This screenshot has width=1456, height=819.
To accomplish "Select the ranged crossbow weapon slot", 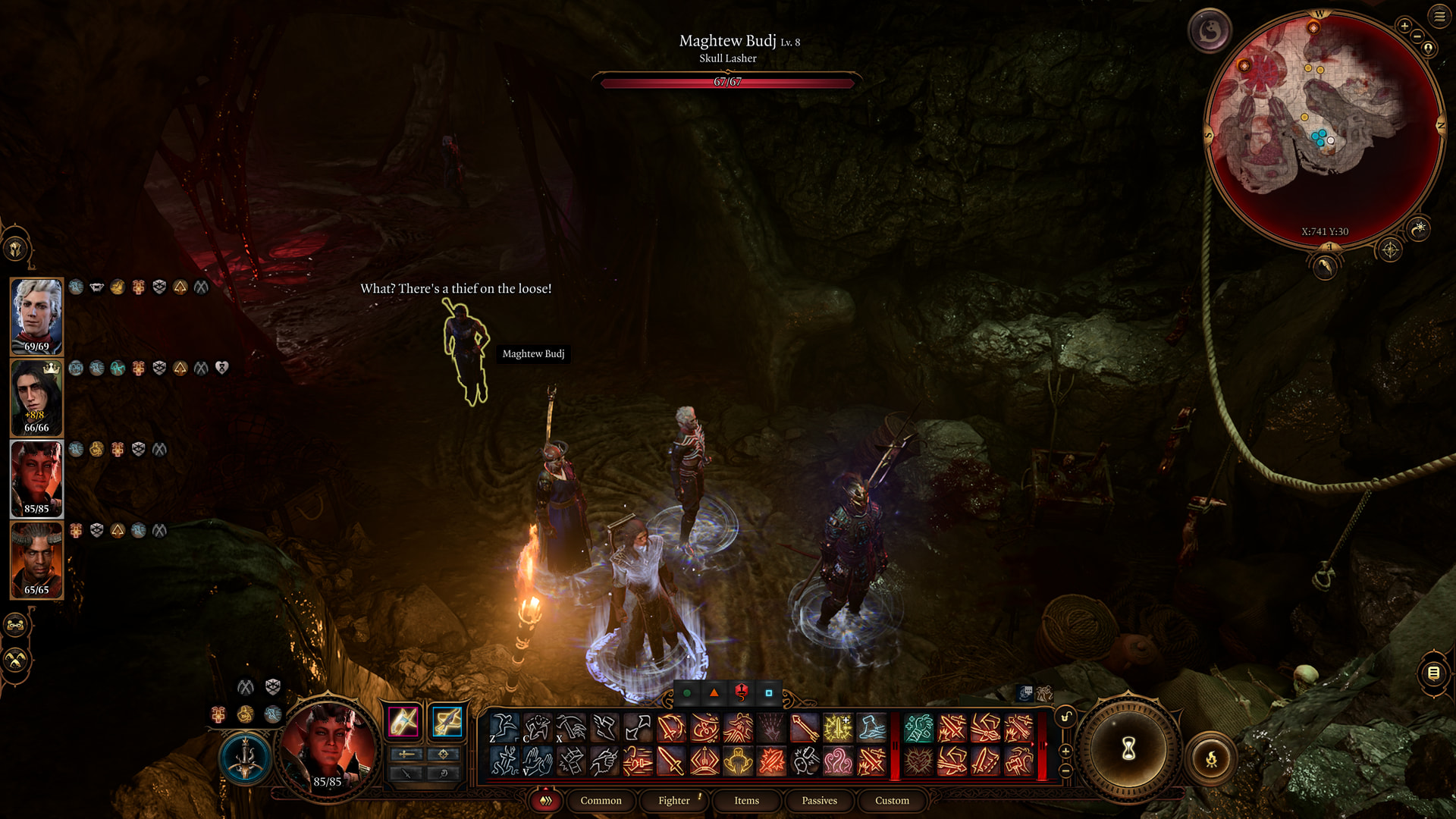I will (447, 721).
